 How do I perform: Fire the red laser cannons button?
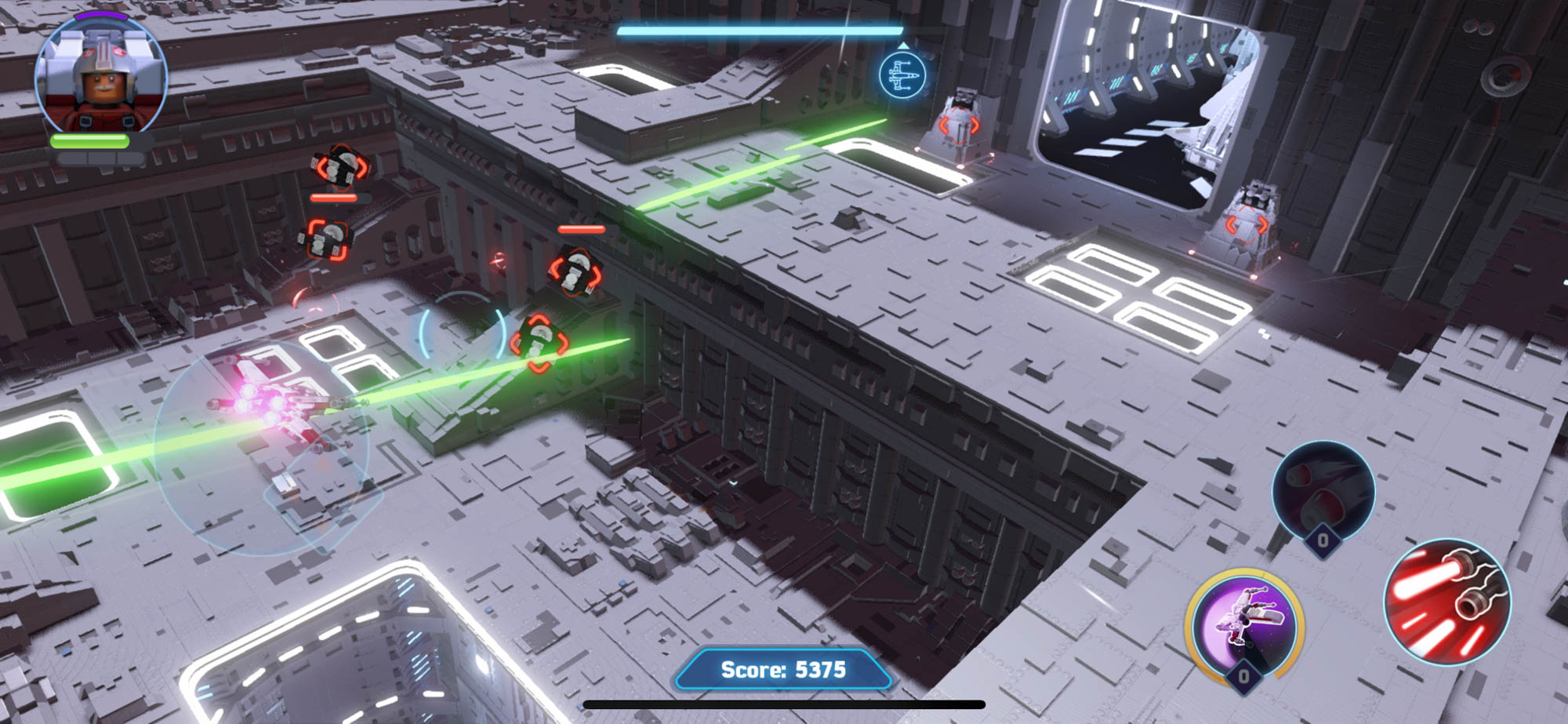pyautogui.click(x=1446, y=602)
